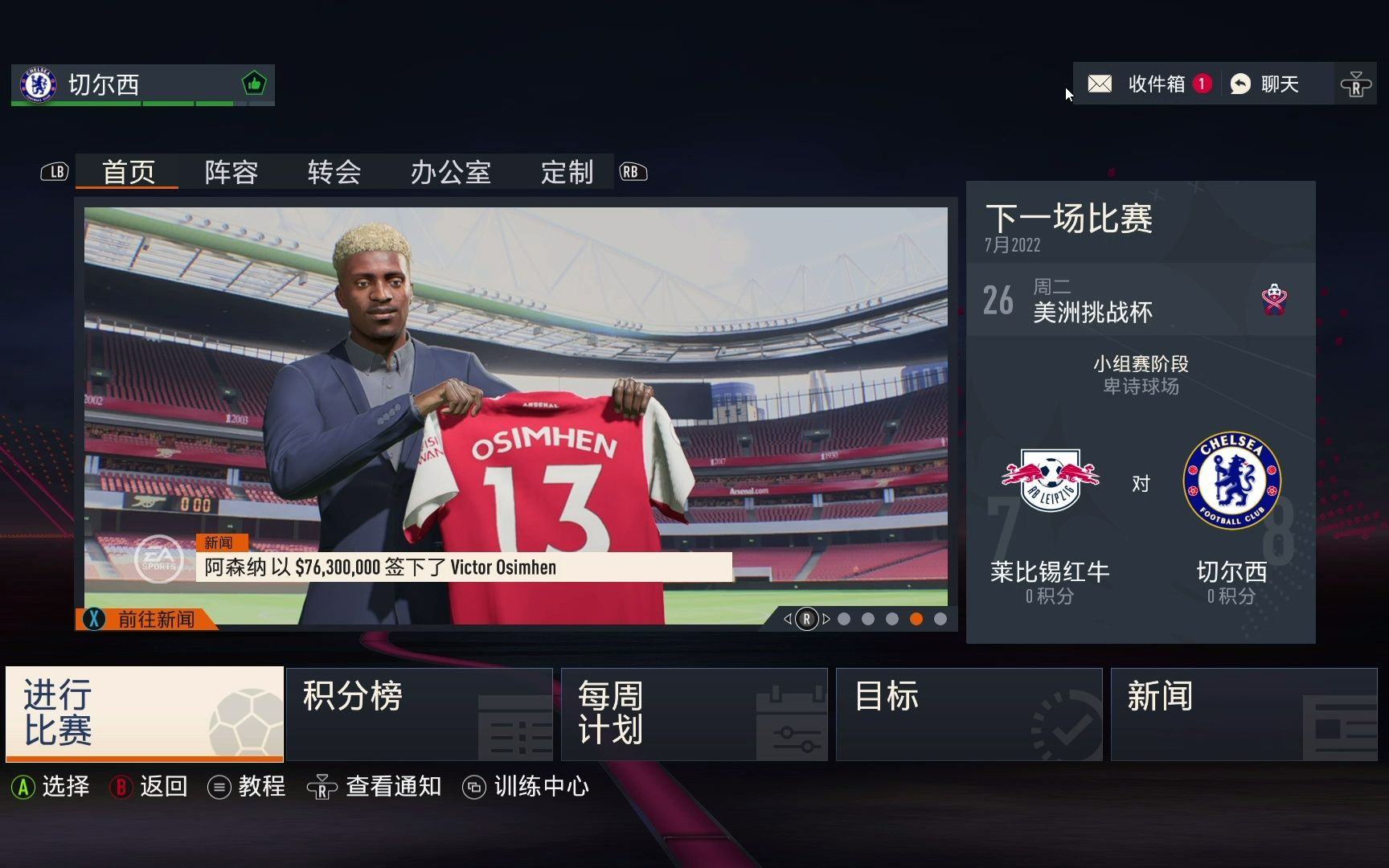Open the inbox with one unread message
The height and width of the screenshot is (868, 1389).
pyautogui.click(x=1099, y=84)
